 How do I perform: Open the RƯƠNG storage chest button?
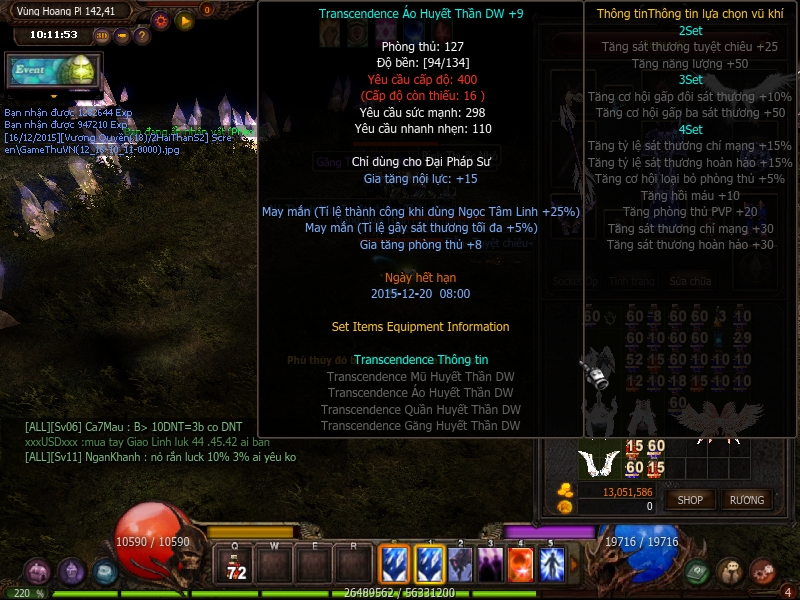[747, 499]
